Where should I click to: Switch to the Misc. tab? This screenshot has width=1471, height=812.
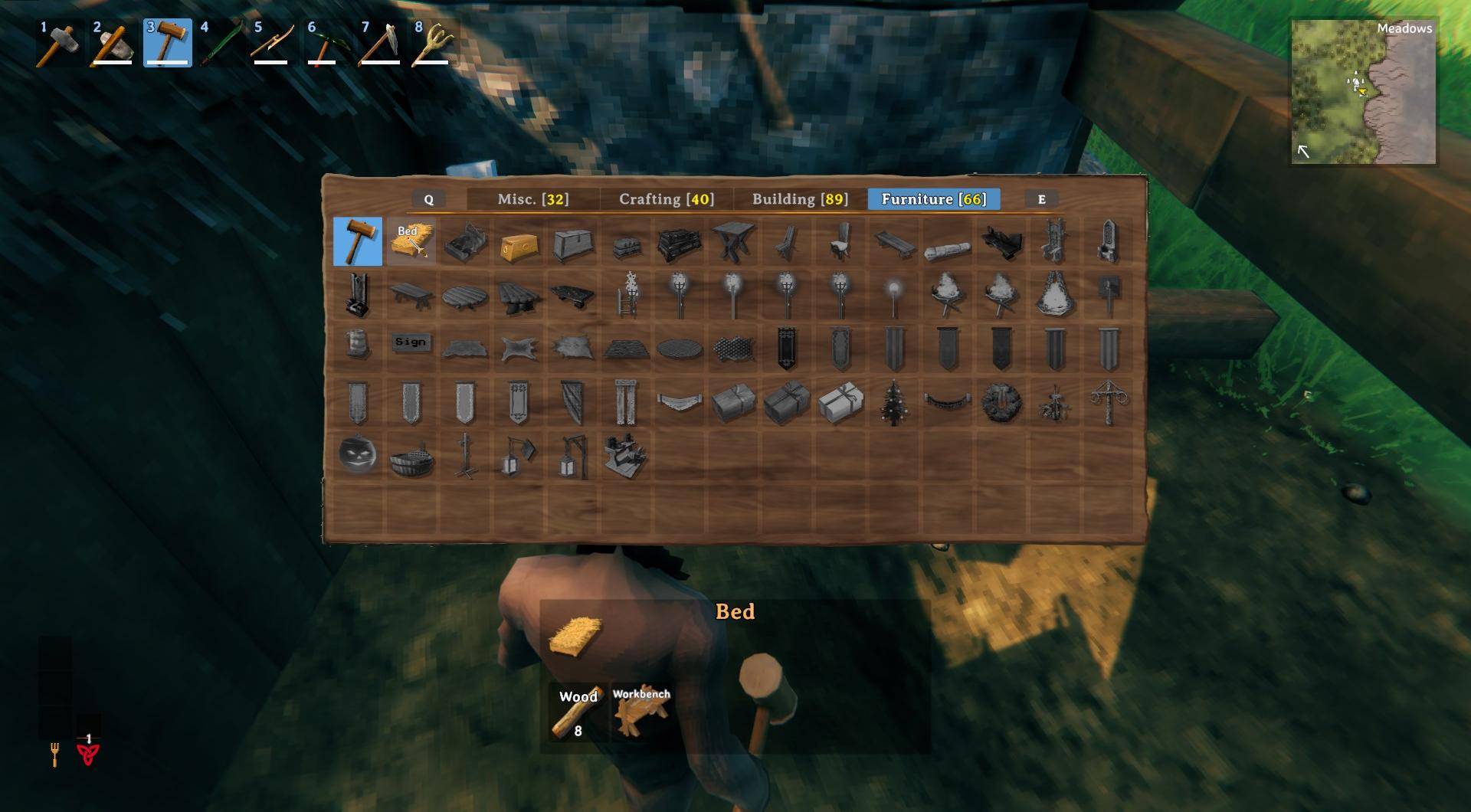point(532,199)
